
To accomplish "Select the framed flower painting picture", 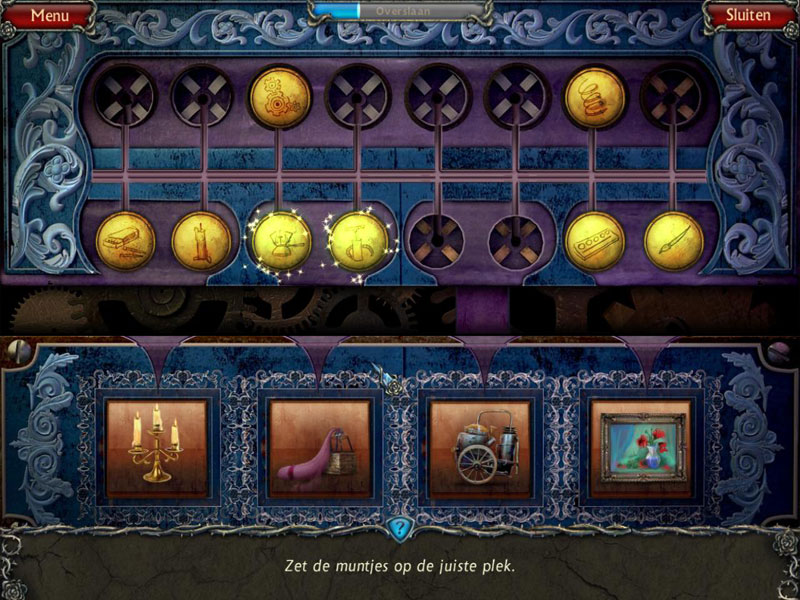I will coord(640,447).
